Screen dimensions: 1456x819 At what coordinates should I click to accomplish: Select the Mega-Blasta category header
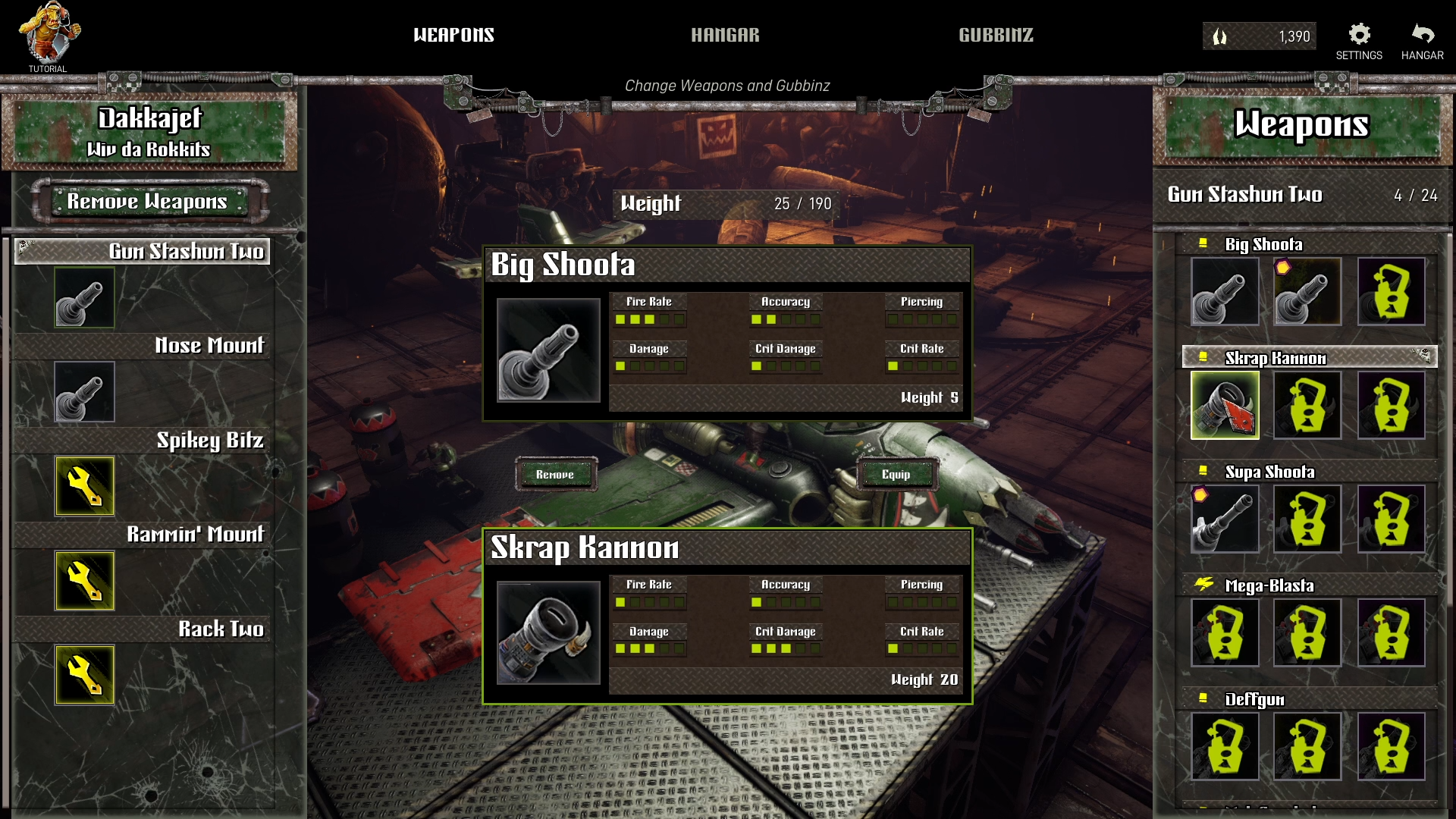(1269, 585)
